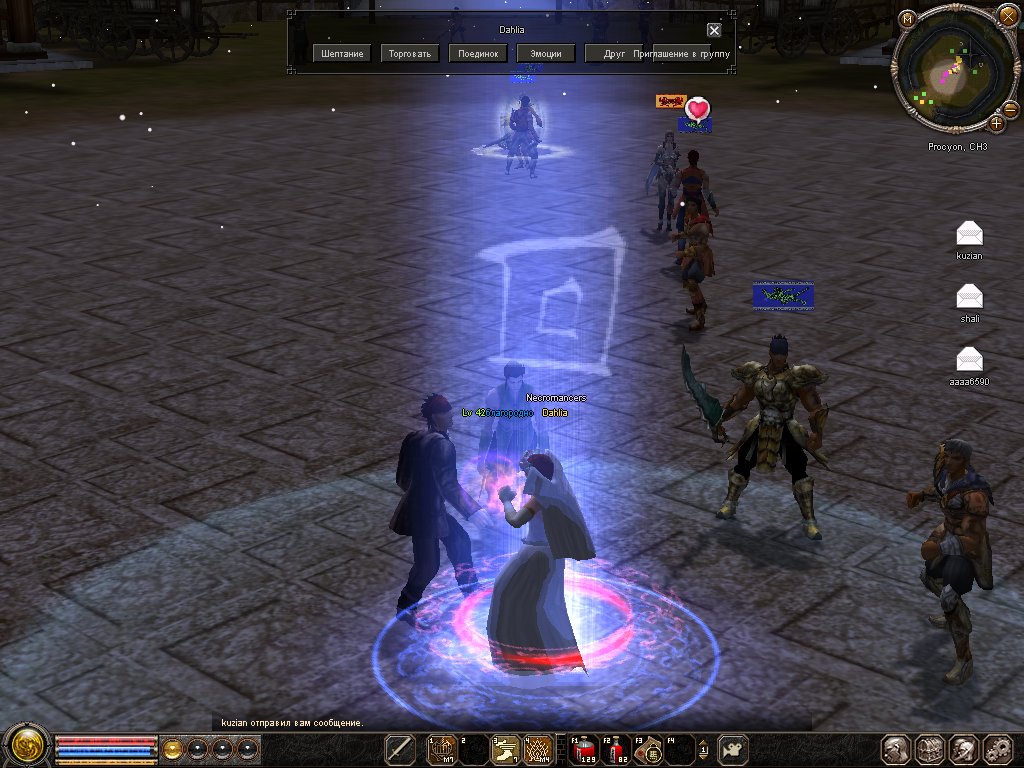The width and height of the screenshot is (1024, 768).
Task: Open the message envelope from kuzian
Action: [969, 235]
